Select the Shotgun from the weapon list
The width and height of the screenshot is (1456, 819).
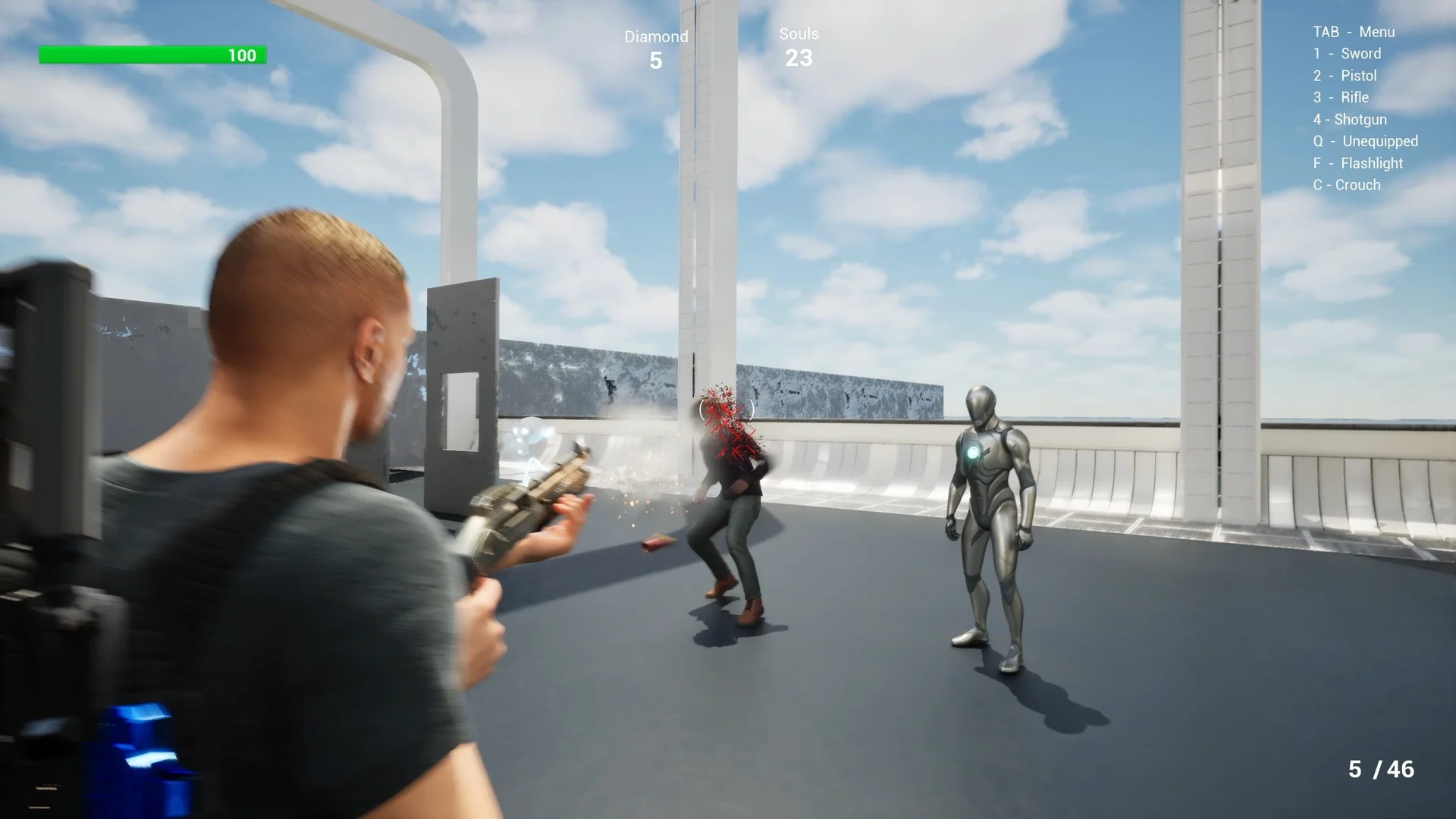coord(1349,119)
